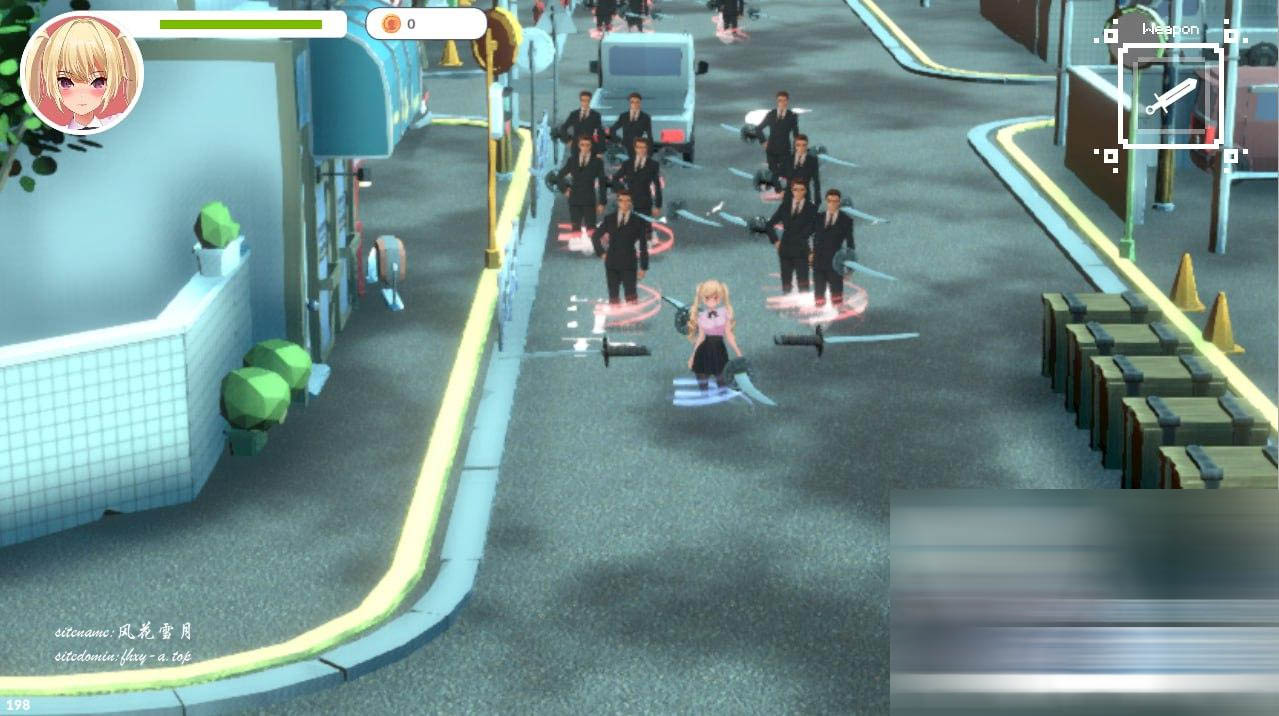Click the blonde girl character portrait
Image resolution: width=1279 pixels, height=716 pixels.
82,74
